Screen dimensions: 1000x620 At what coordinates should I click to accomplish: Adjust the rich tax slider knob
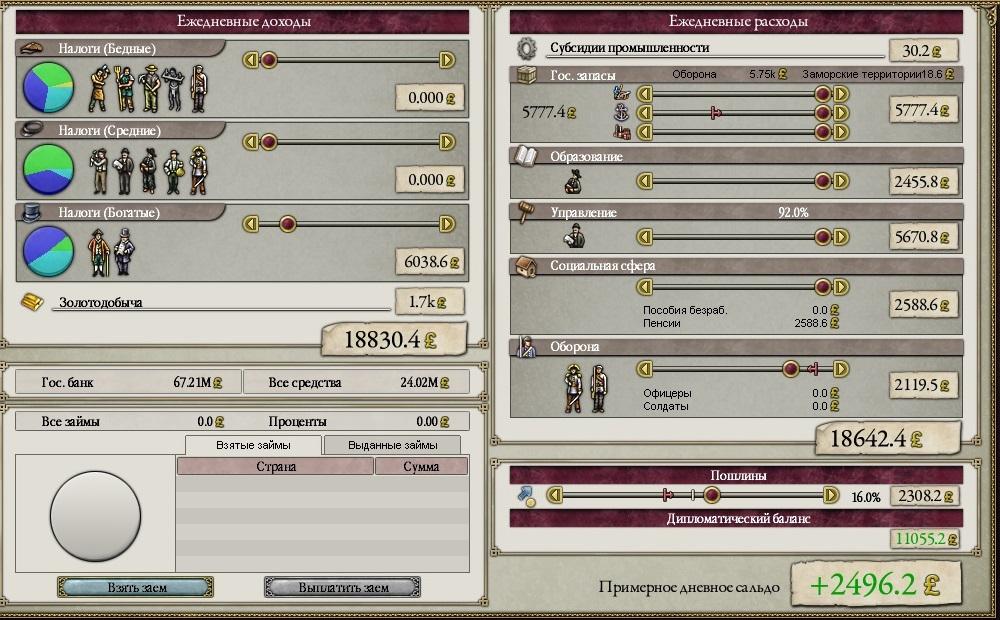[287, 225]
